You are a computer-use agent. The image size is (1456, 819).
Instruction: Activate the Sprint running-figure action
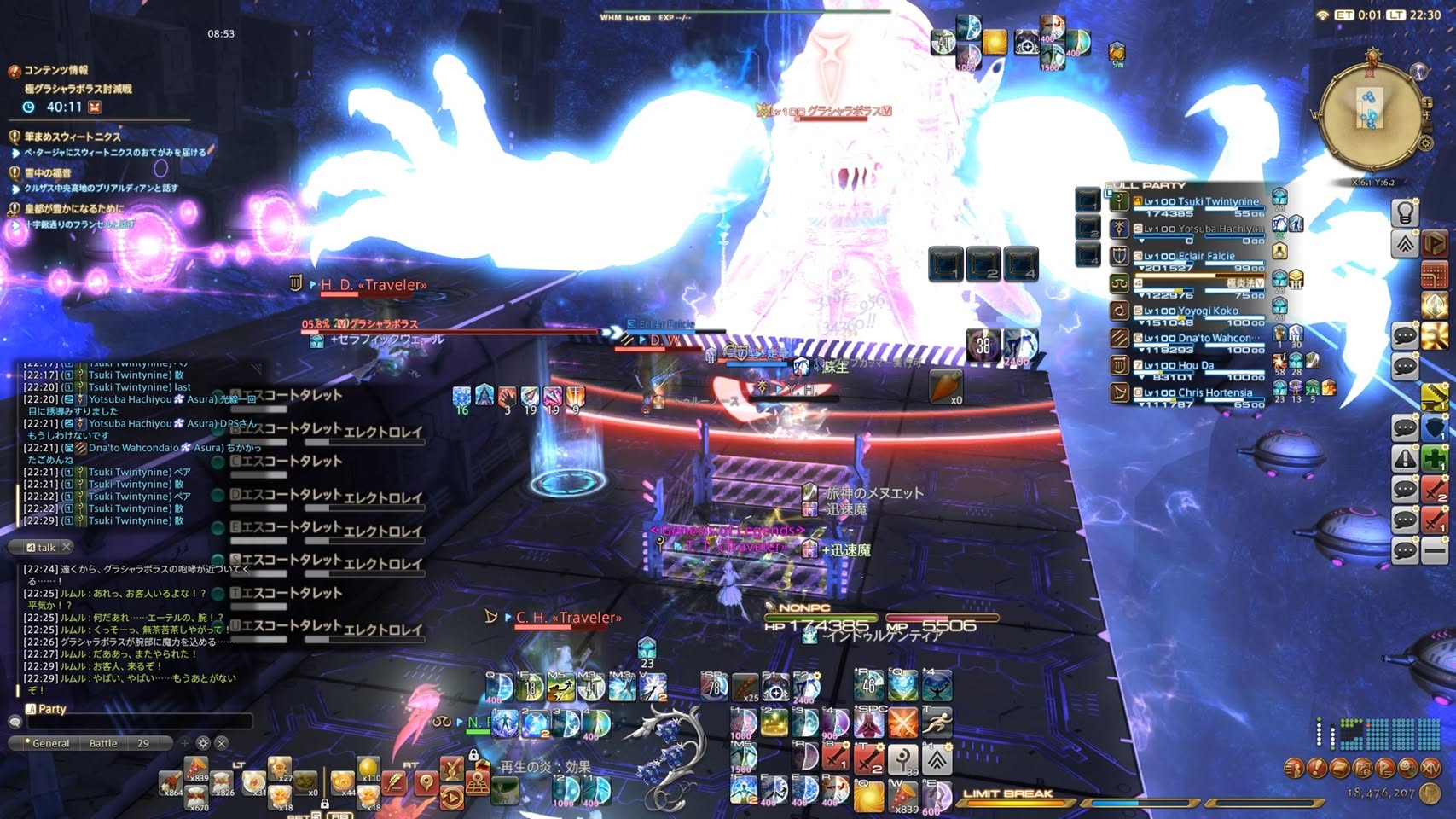tap(937, 723)
